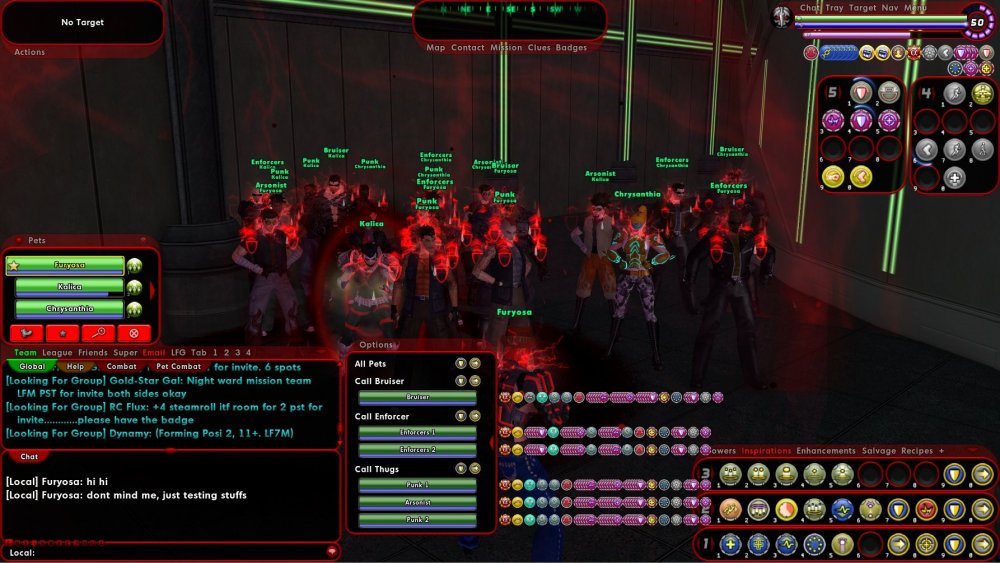Open the Contact list
The width and height of the screenshot is (1000, 563).
[467, 48]
